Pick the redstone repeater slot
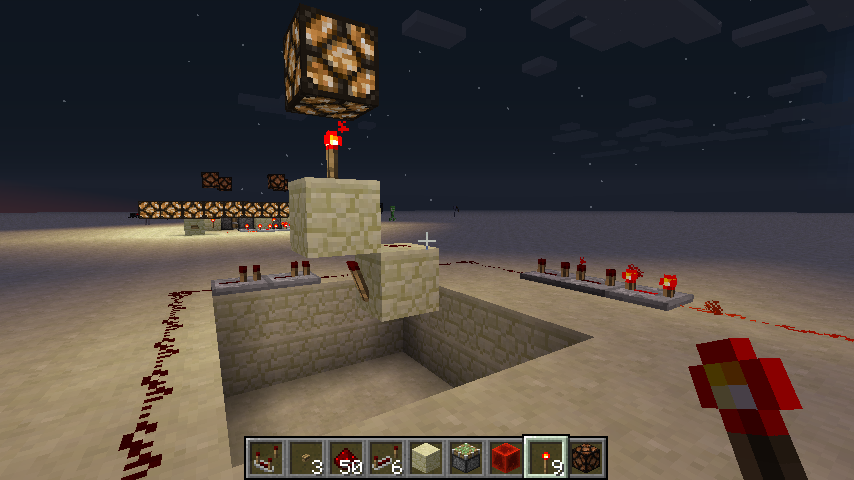Screen dimensions: 854x480 click(387, 458)
